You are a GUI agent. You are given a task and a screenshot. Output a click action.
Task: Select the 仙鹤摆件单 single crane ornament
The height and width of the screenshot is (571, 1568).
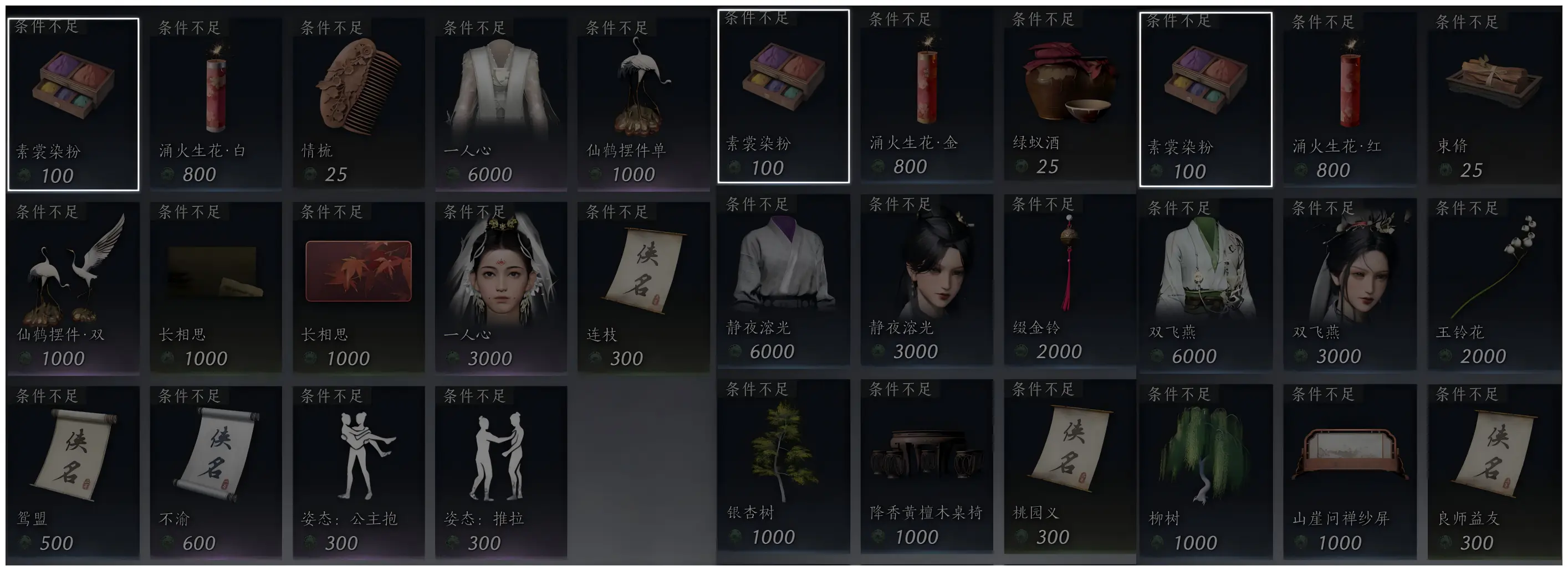643,104
